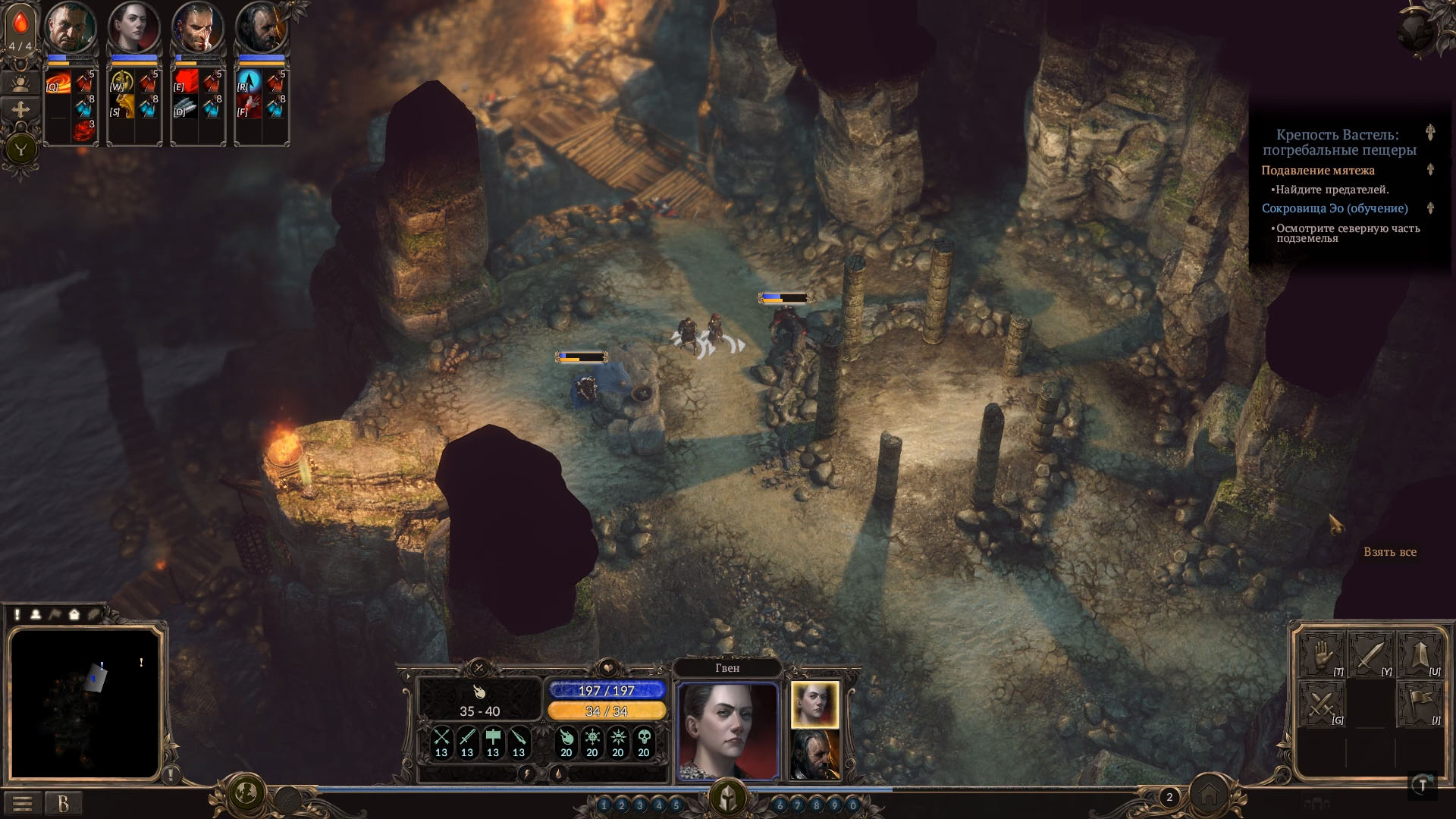Choose the sword attack command
Viewport: 1456px width, 819px height.
click(x=1371, y=655)
